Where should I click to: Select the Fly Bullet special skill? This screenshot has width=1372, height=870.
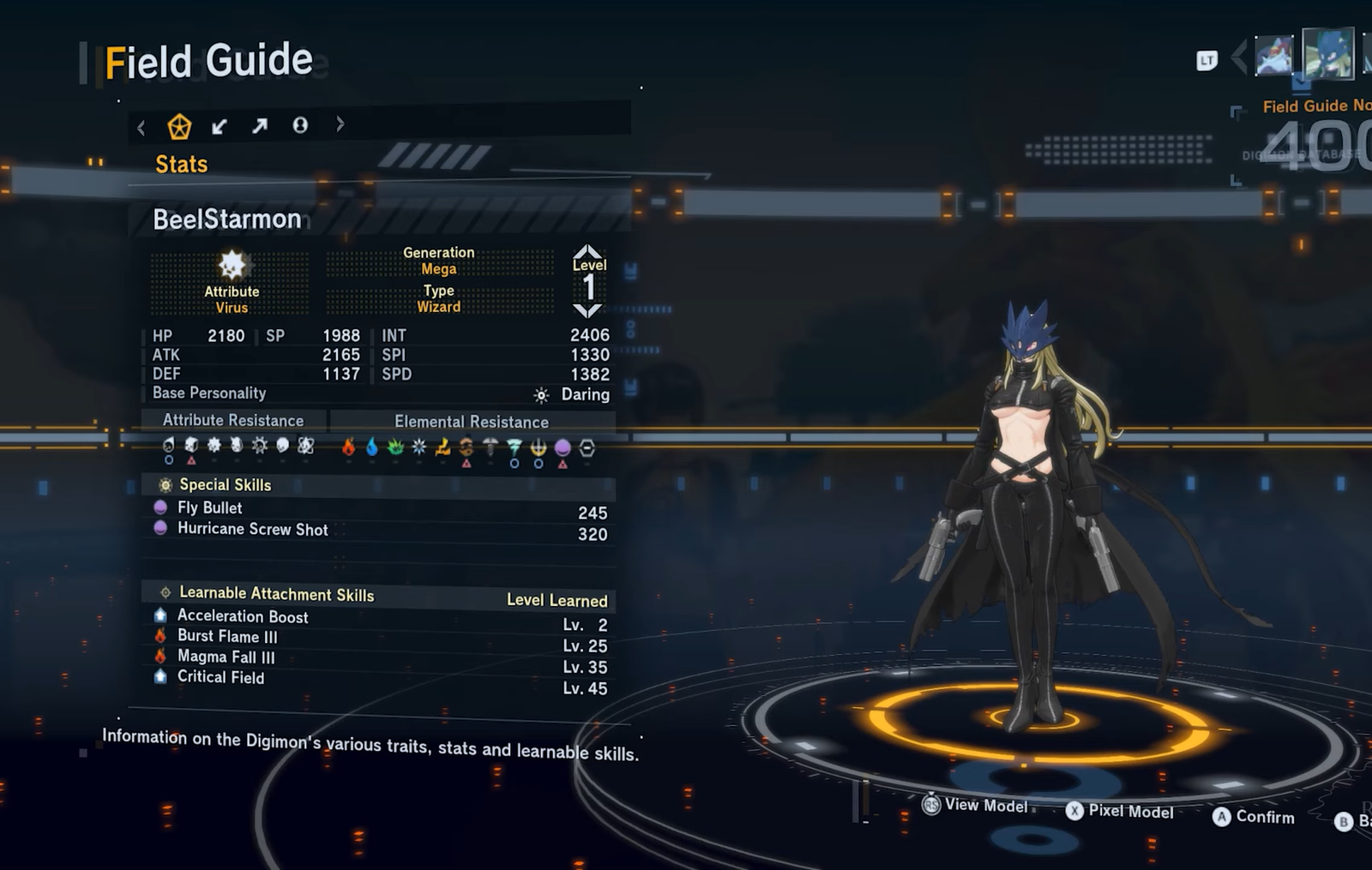pos(210,508)
